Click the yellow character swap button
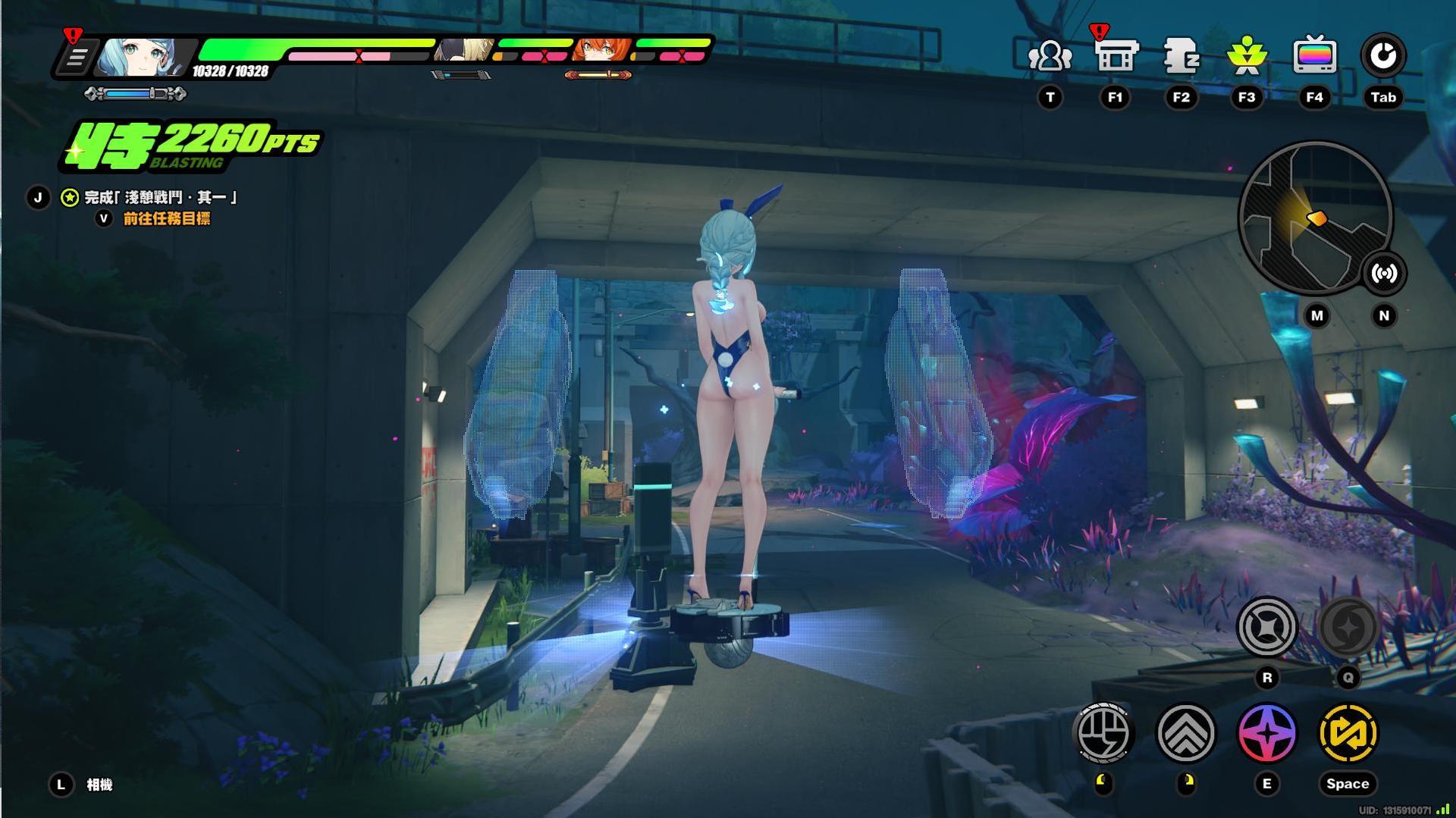Image resolution: width=1456 pixels, height=818 pixels. pos(1348,733)
